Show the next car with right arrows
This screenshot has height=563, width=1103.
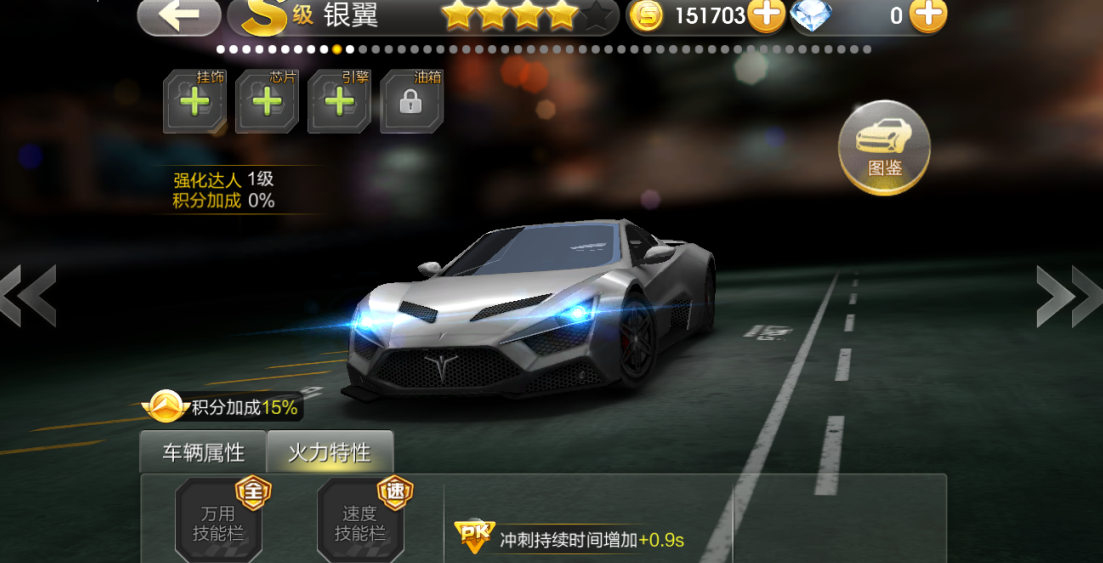pyautogui.click(x=1071, y=296)
